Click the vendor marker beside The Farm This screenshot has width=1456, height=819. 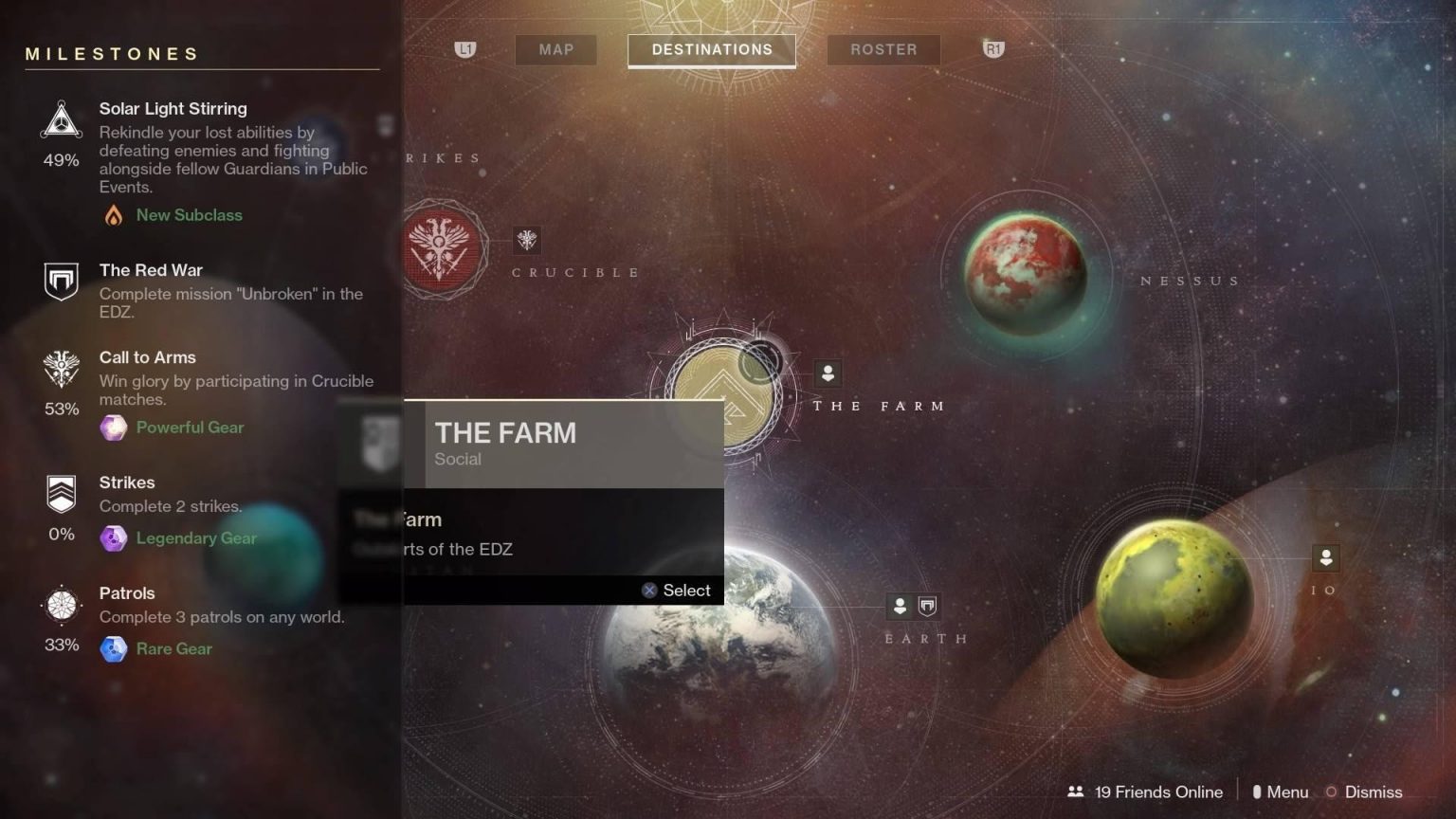click(x=828, y=373)
